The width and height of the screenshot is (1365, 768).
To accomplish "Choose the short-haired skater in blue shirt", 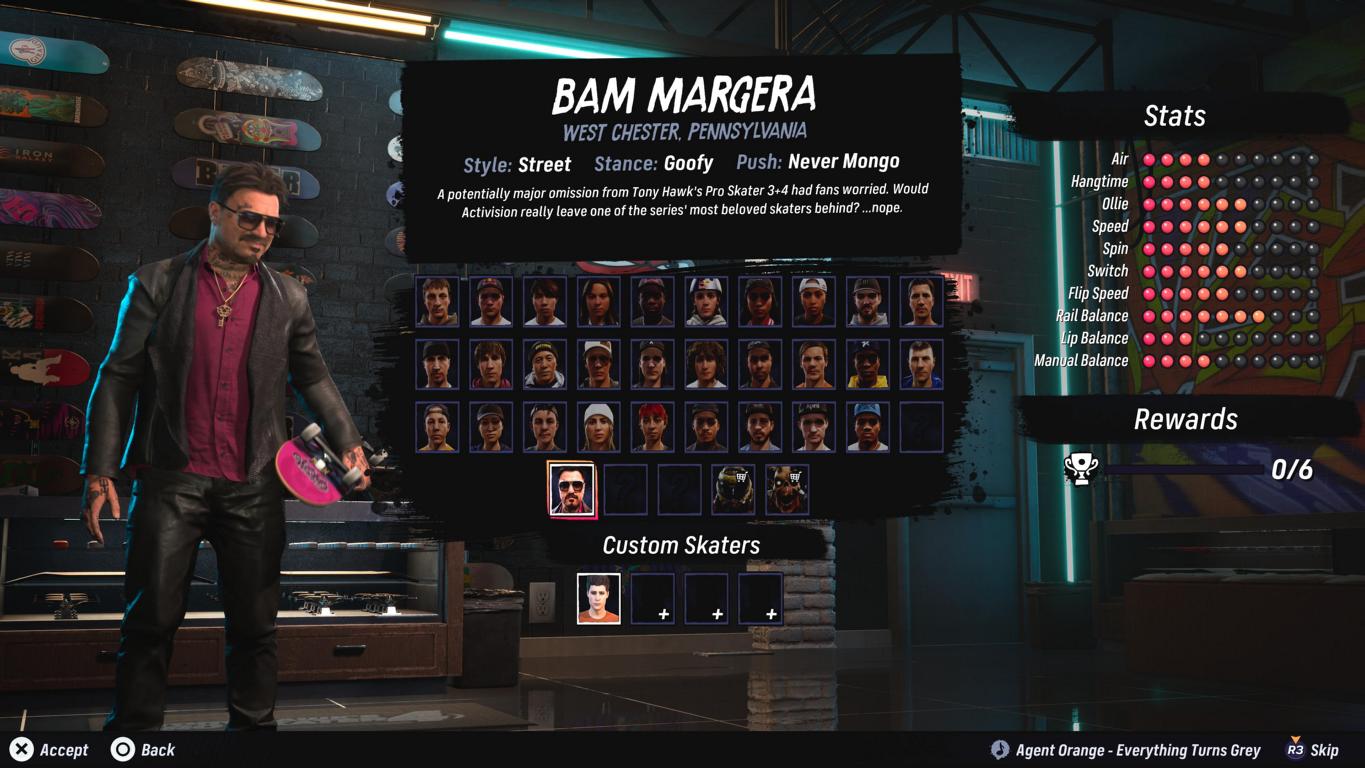I will pos(921,364).
